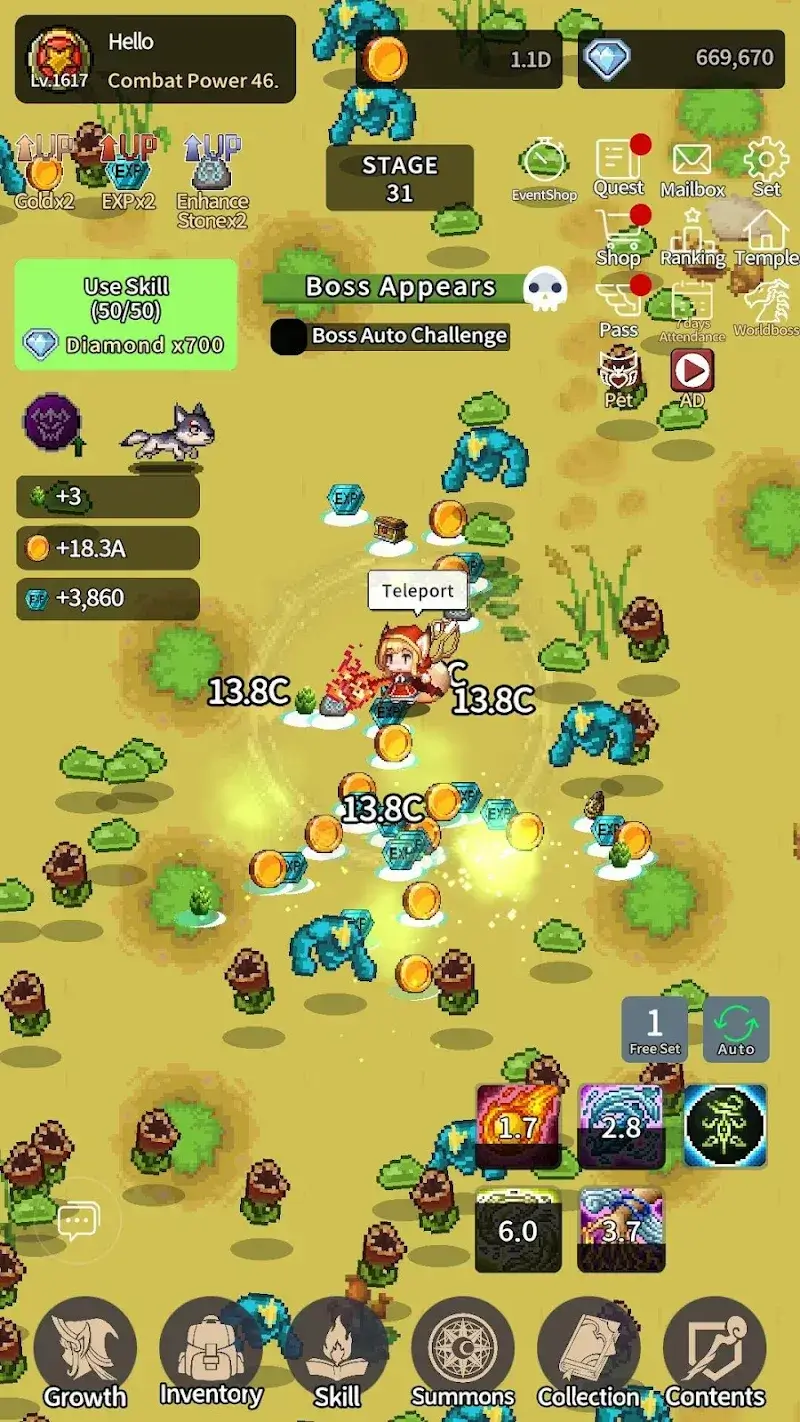Viewport: 800px width, 1422px height.
Task: Watch the AD reward video
Action: 692,378
